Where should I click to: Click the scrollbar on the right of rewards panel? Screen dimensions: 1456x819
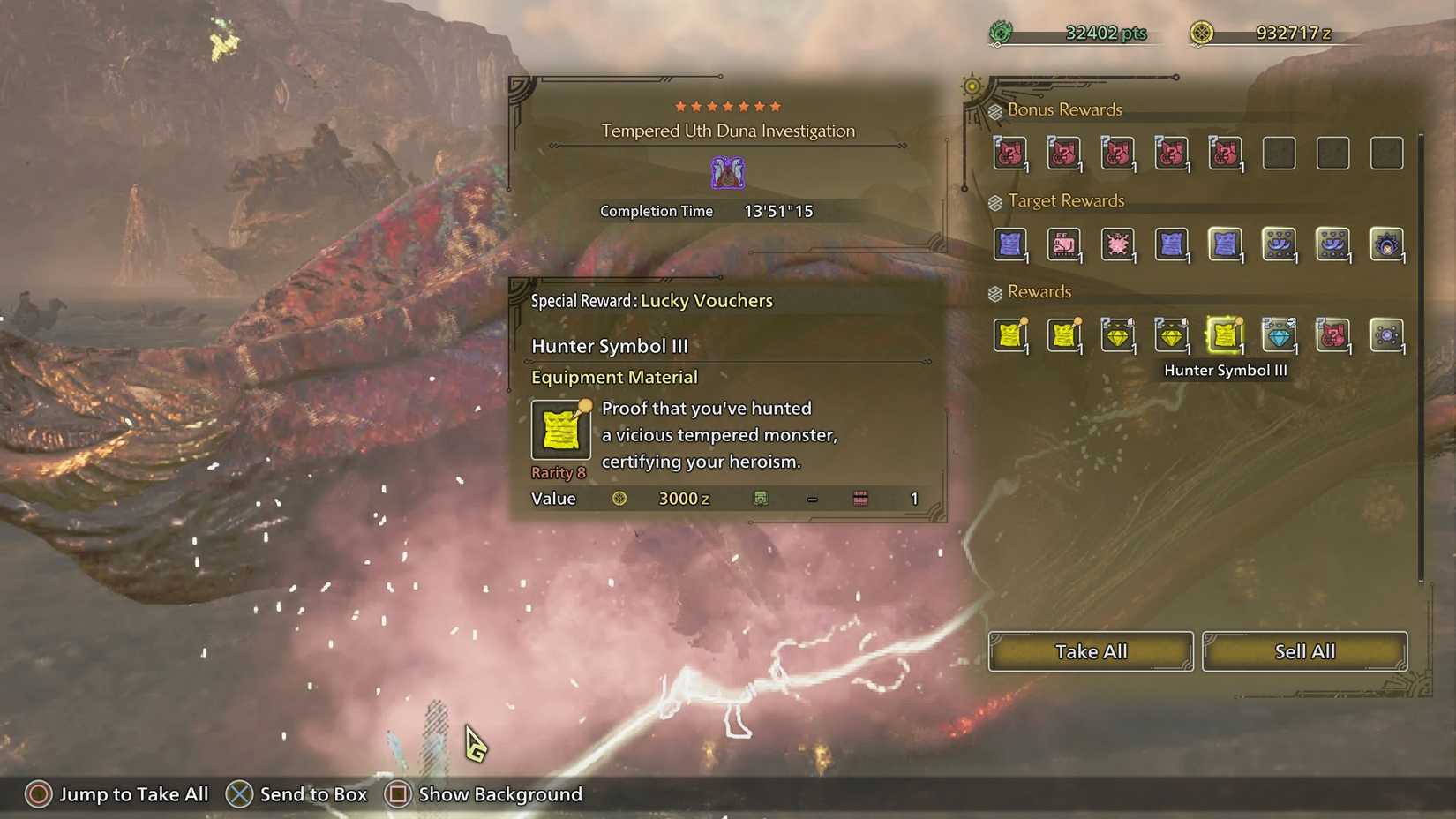click(1421, 353)
